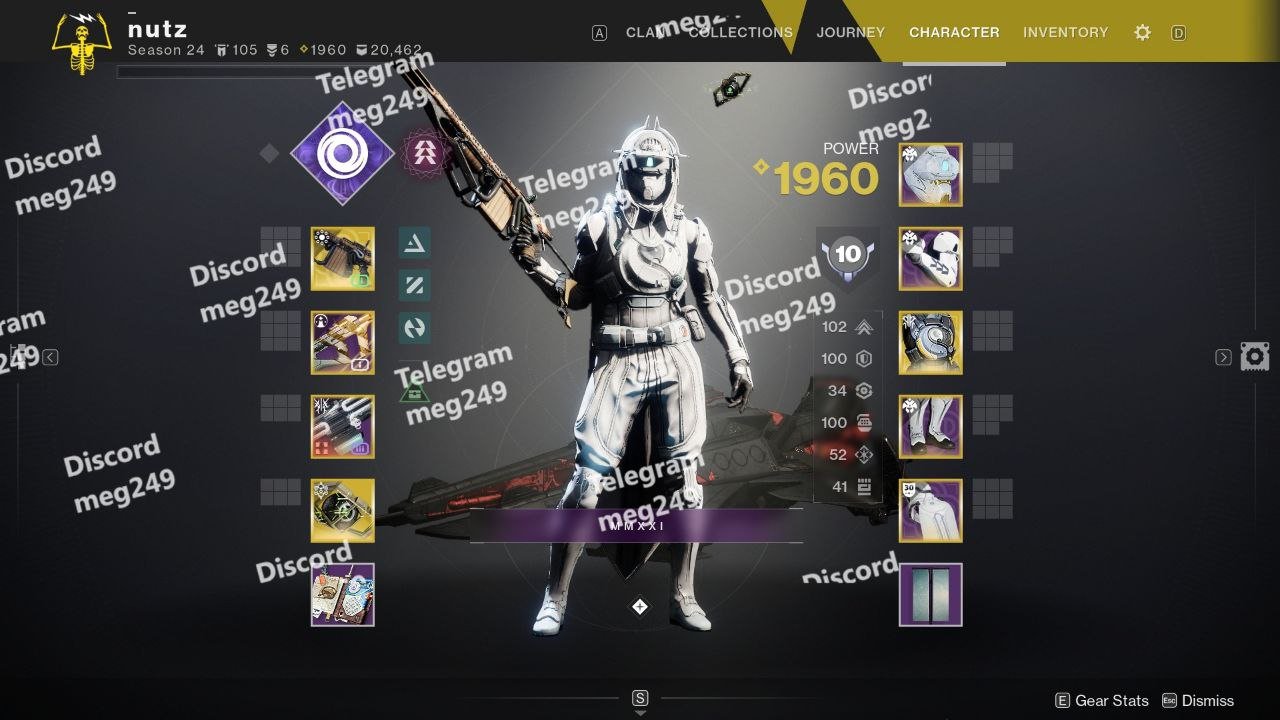Open the artifact sticker-book slot
This screenshot has width=1280, height=720.
342,595
